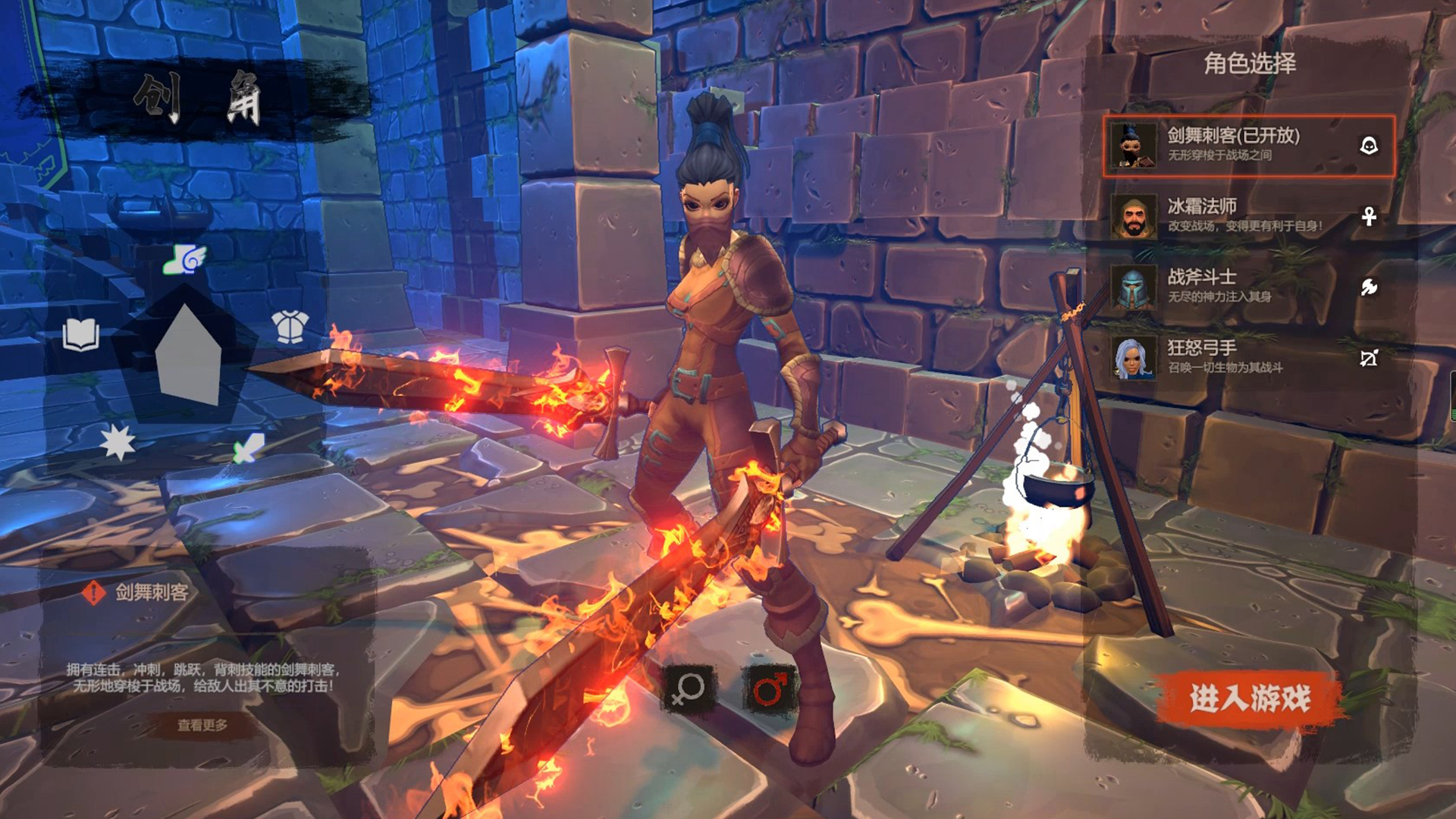1456x819 pixels.
Task: Select the 狂怒弓手 character
Action: click(x=1248, y=357)
